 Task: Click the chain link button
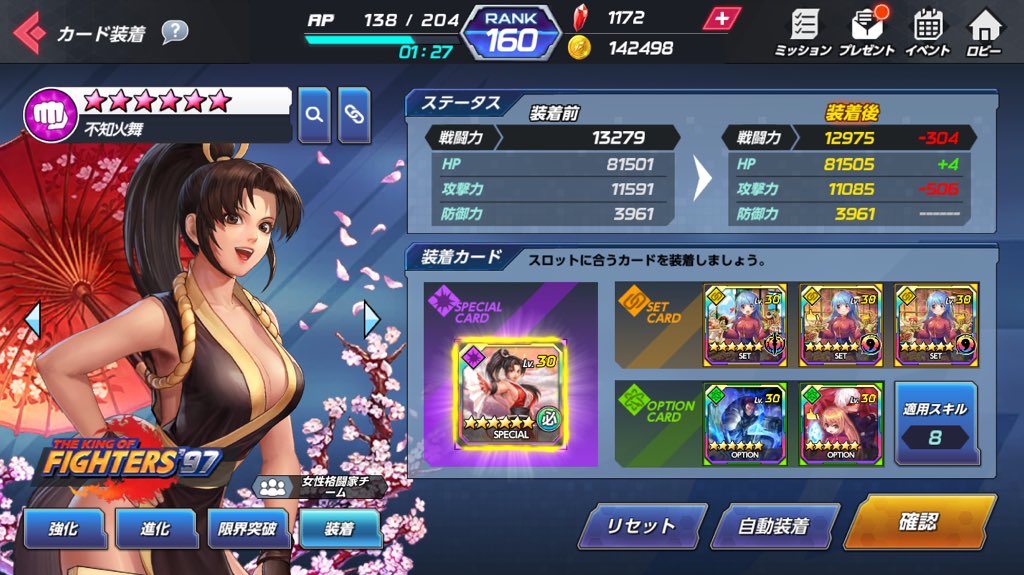tap(354, 114)
